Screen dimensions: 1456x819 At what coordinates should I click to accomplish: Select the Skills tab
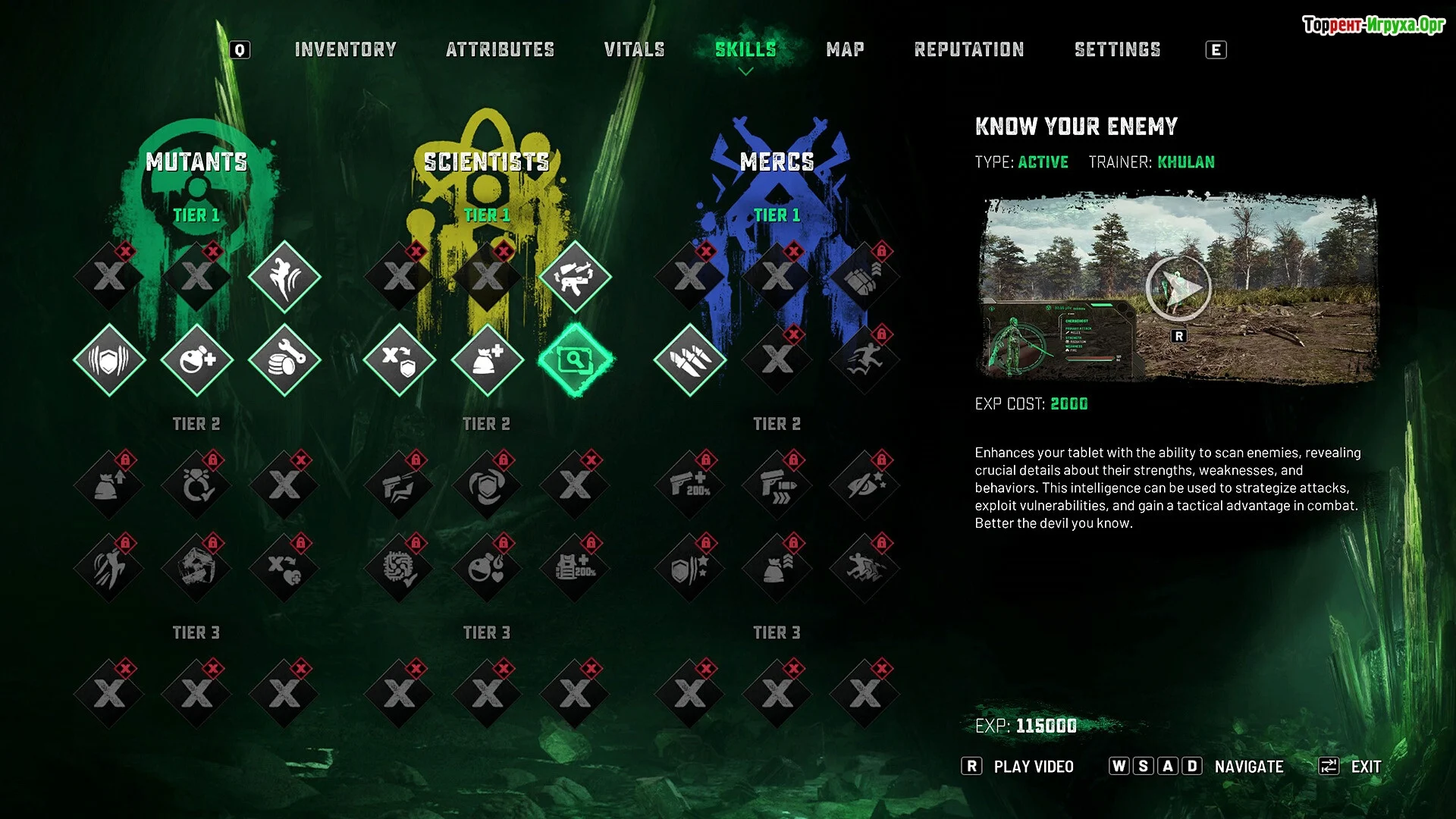pos(745,50)
